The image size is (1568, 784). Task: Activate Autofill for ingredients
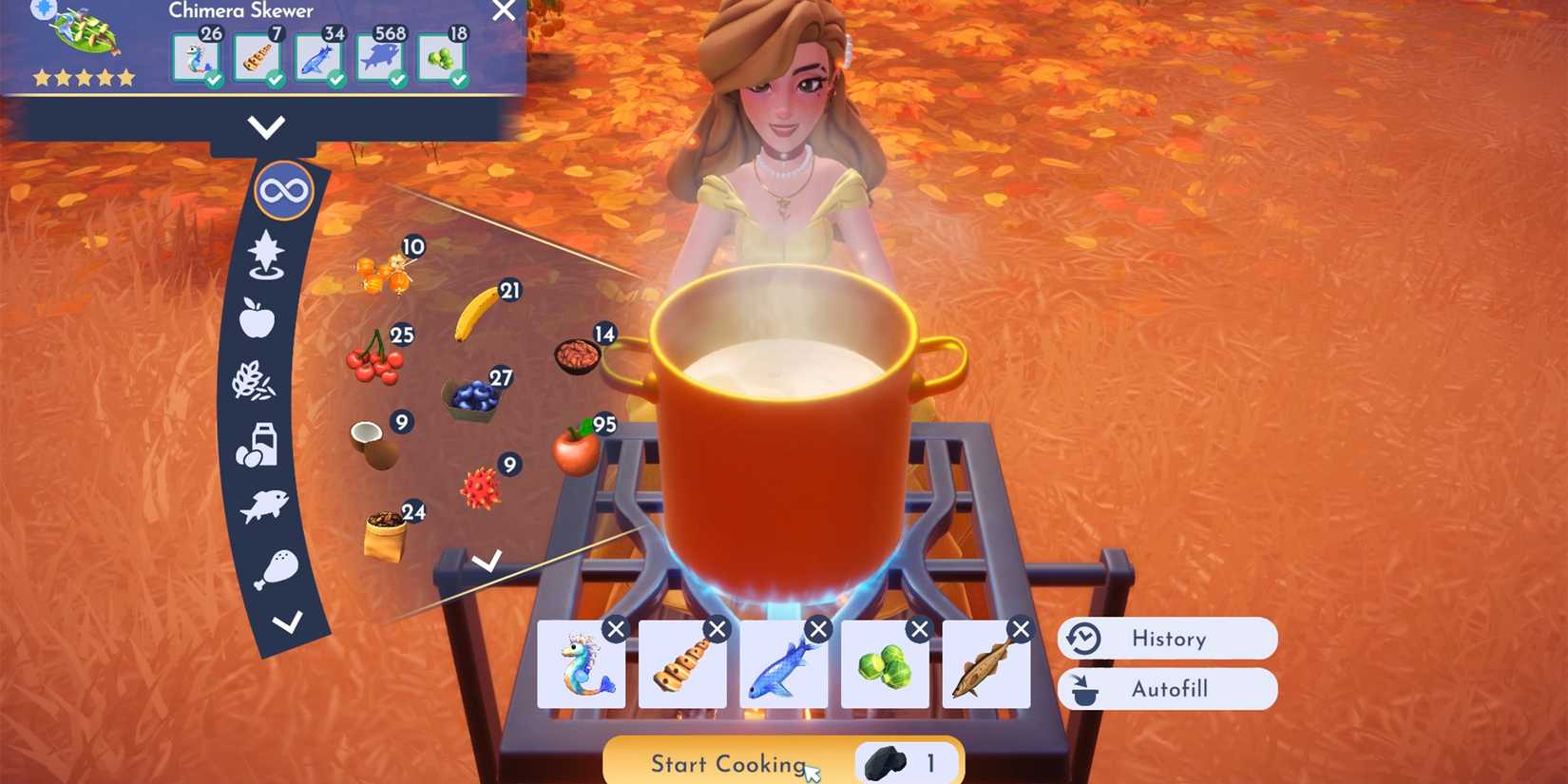click(1167, 690)
